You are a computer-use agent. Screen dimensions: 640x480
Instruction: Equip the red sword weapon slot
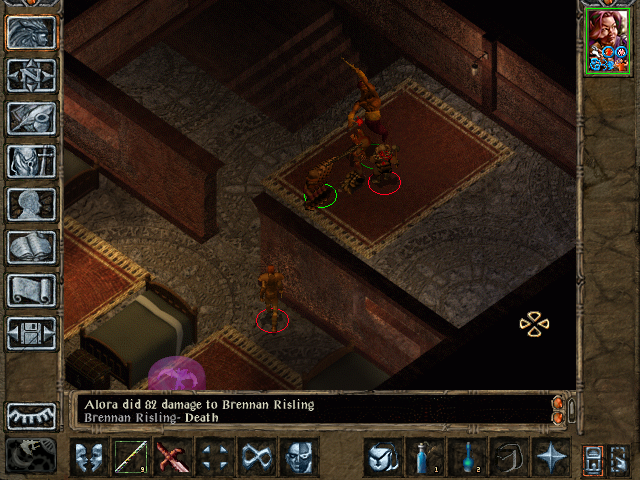(x=172, y=459)
